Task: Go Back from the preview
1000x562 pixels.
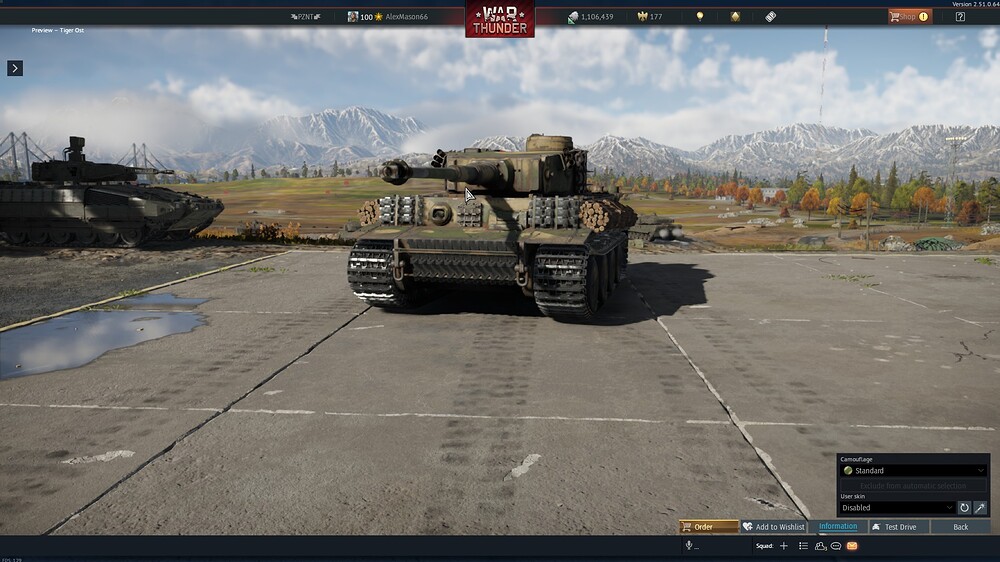Action: [x=960, y=527]
